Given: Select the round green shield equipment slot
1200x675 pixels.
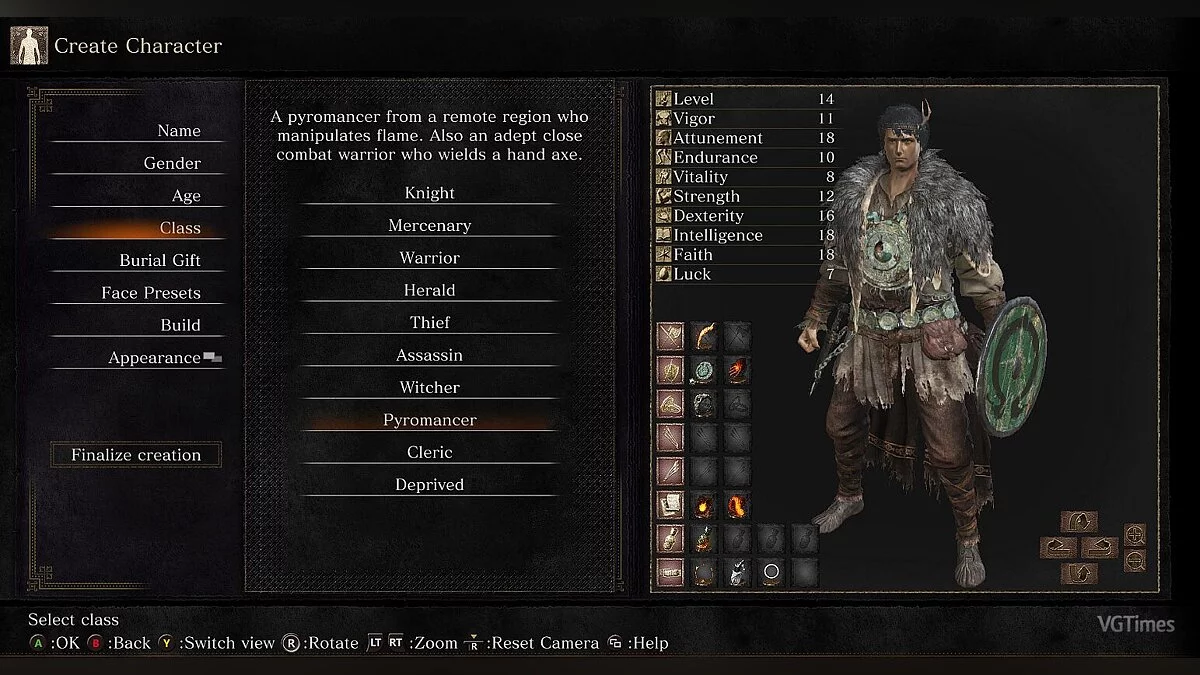Looking at the screenshot, I should click(704, 370).
